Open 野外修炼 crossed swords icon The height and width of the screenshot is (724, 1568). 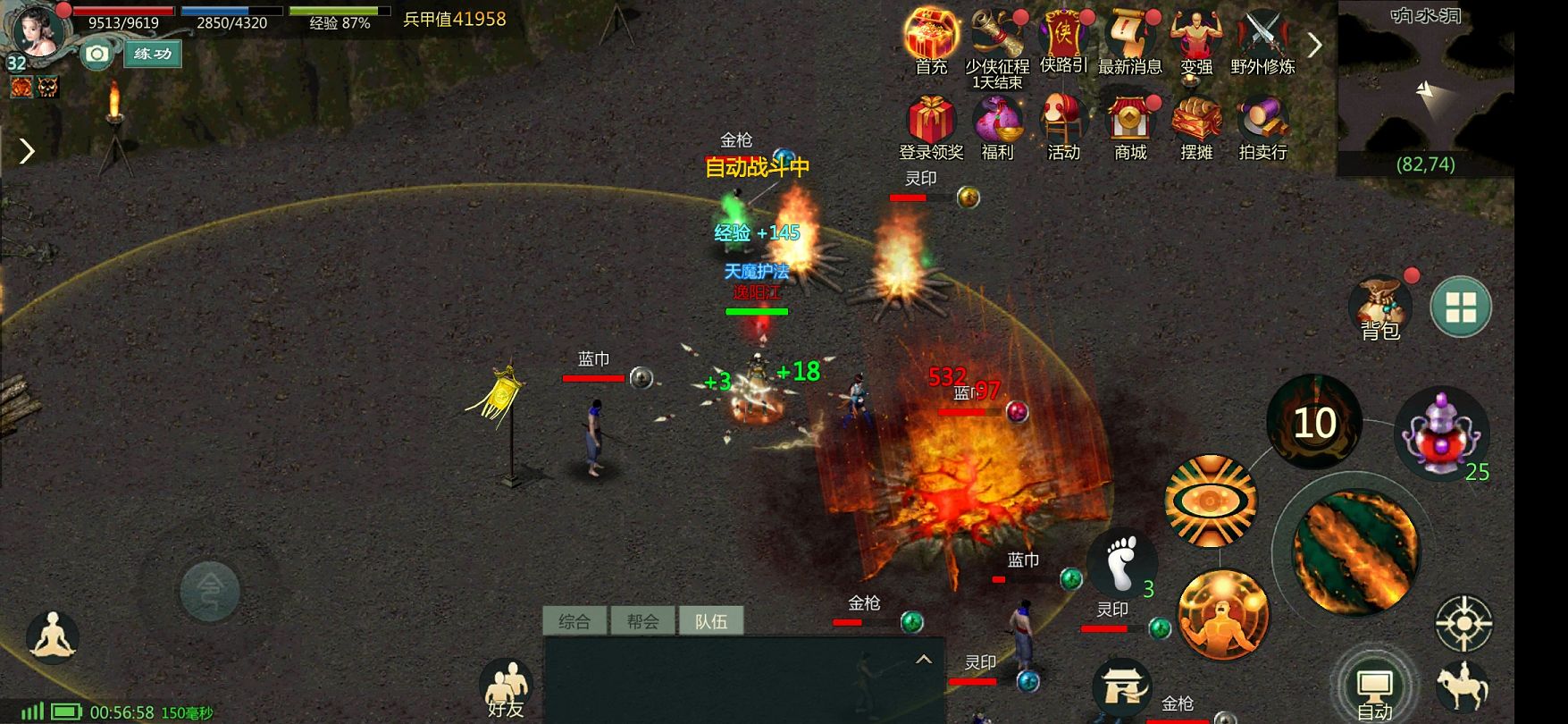coord(1262,36)
